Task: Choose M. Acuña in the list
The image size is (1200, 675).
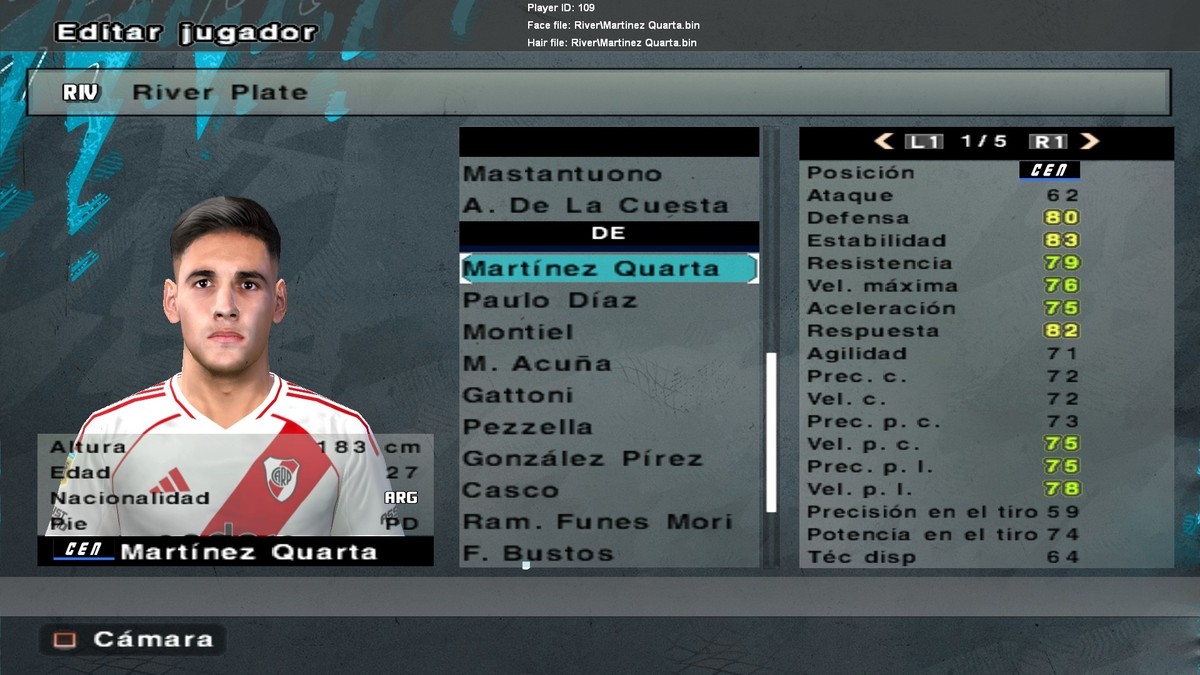Action: (x=536, y=364)
